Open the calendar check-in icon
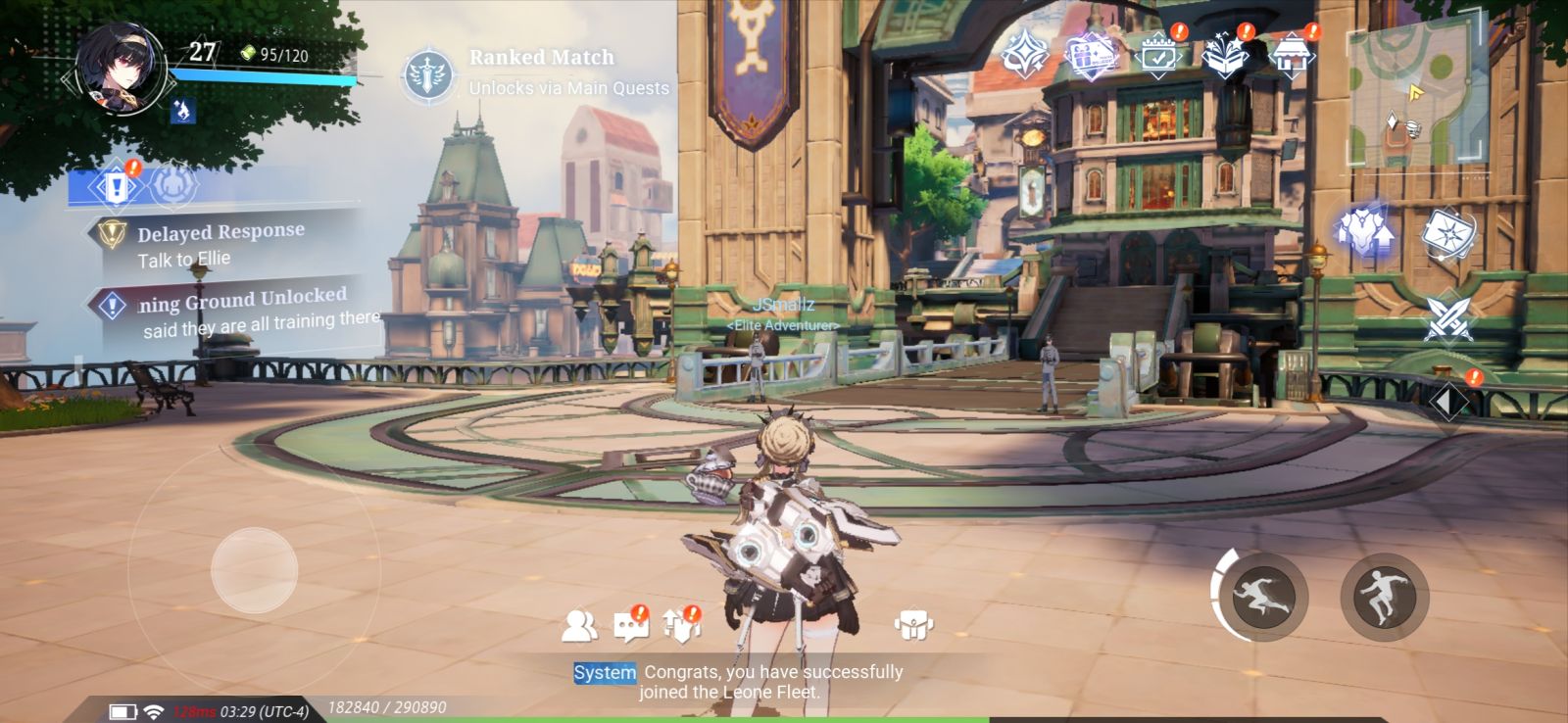Viewport: 1568px width, 723px height. (1159, 55)
